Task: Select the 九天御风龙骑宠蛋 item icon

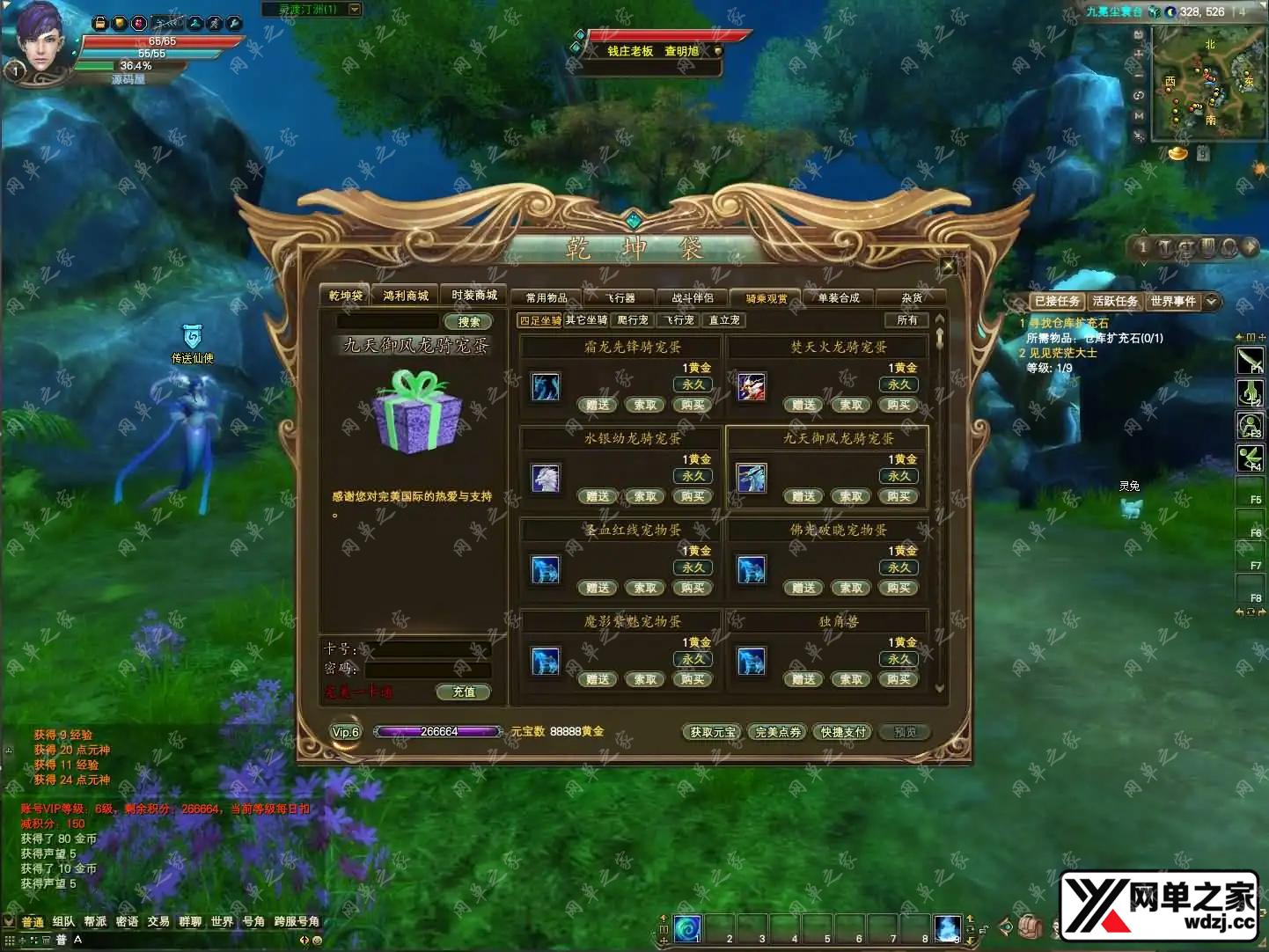Action: [751, 479]
